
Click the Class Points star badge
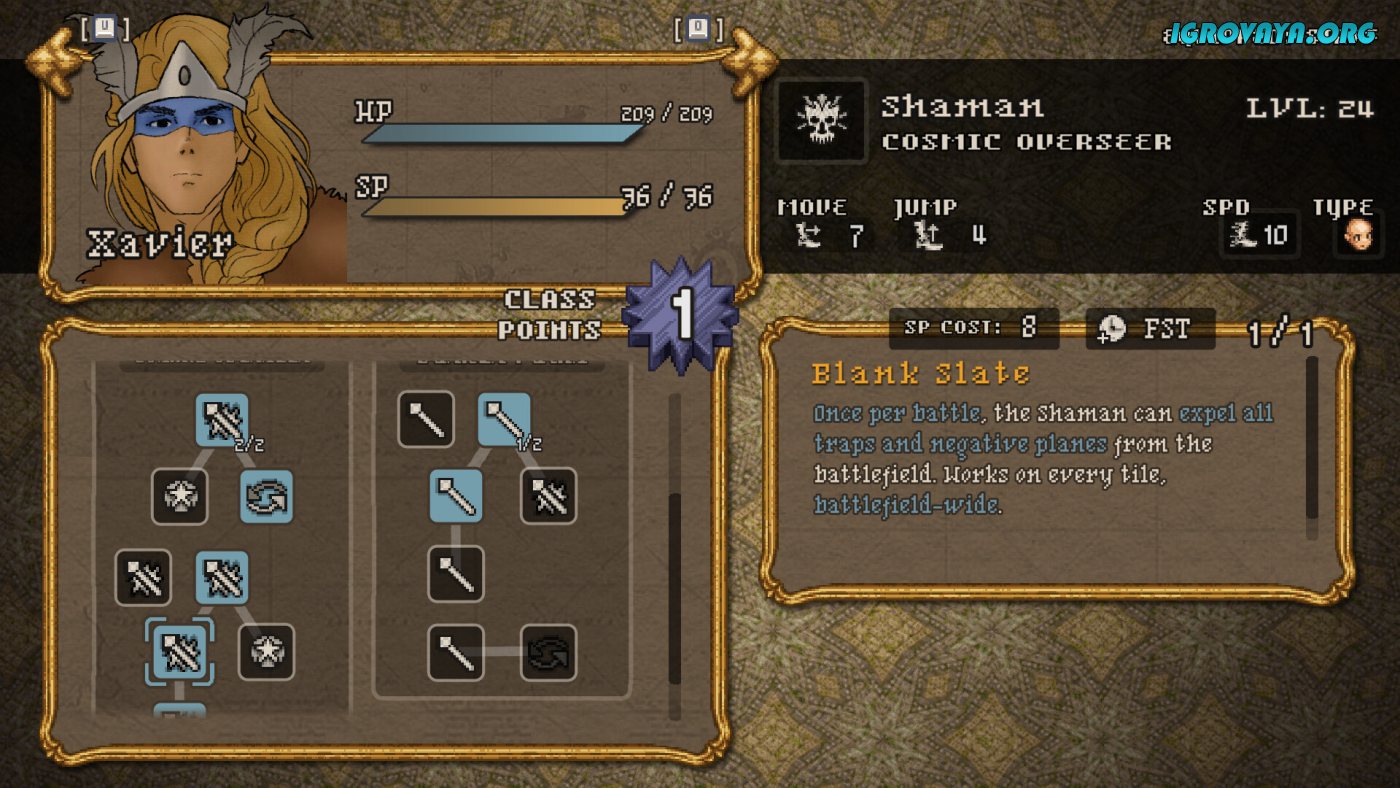(681, 314)
